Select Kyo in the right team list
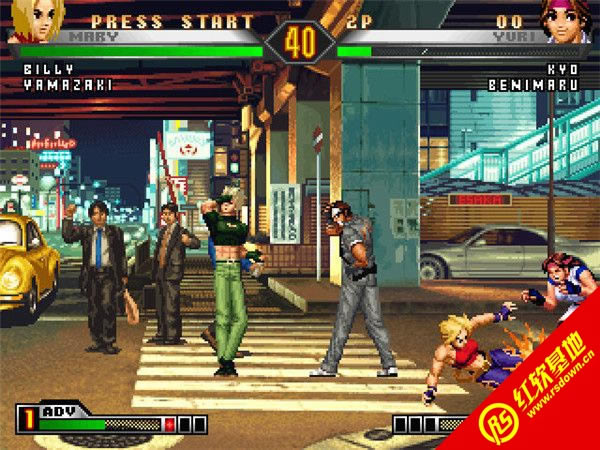Image resolution: width=600 pixels, height=450 pixels. (563, 71)
